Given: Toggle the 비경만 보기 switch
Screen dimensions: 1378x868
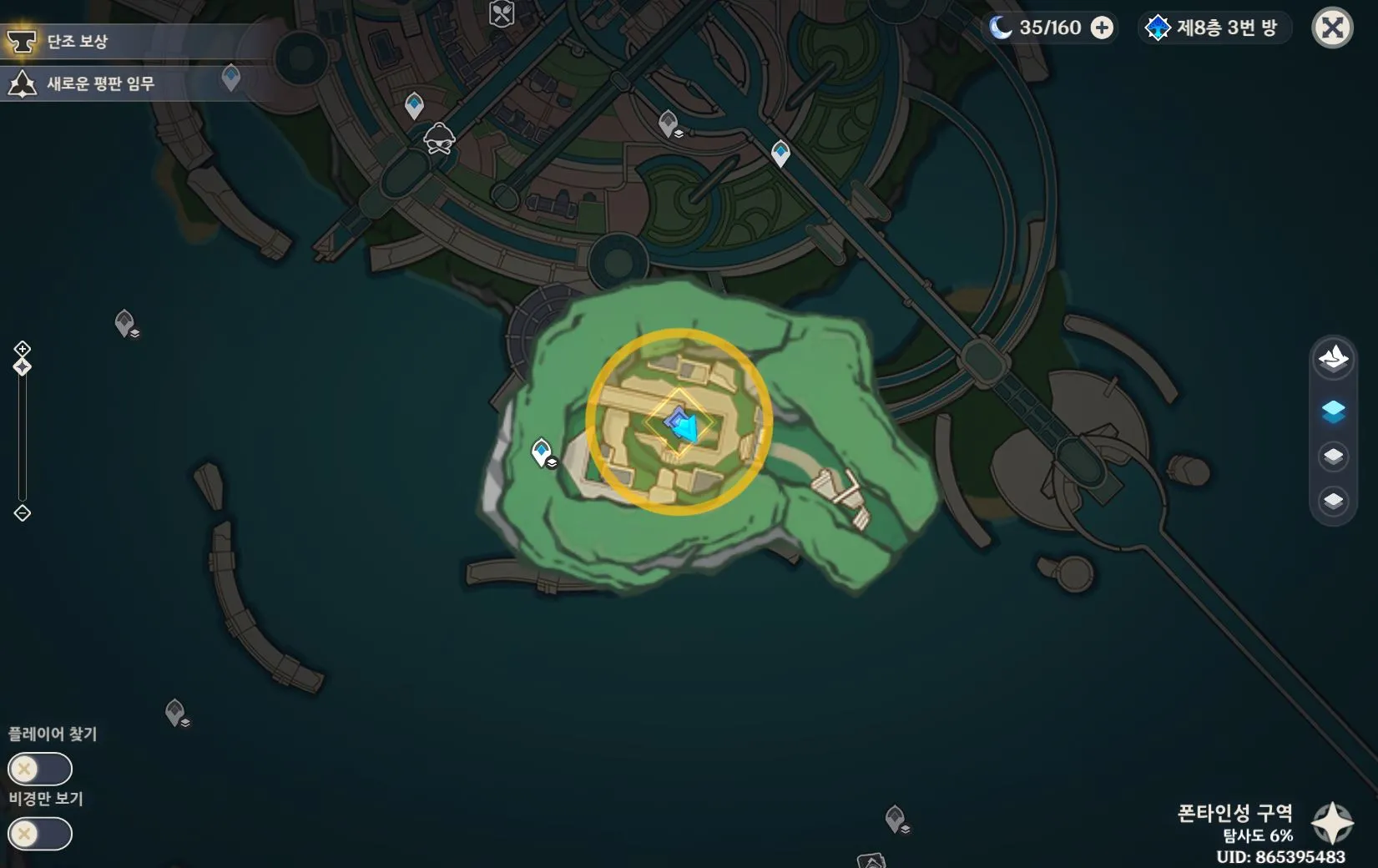Looking at the screenshot, I should click(39, 834).
